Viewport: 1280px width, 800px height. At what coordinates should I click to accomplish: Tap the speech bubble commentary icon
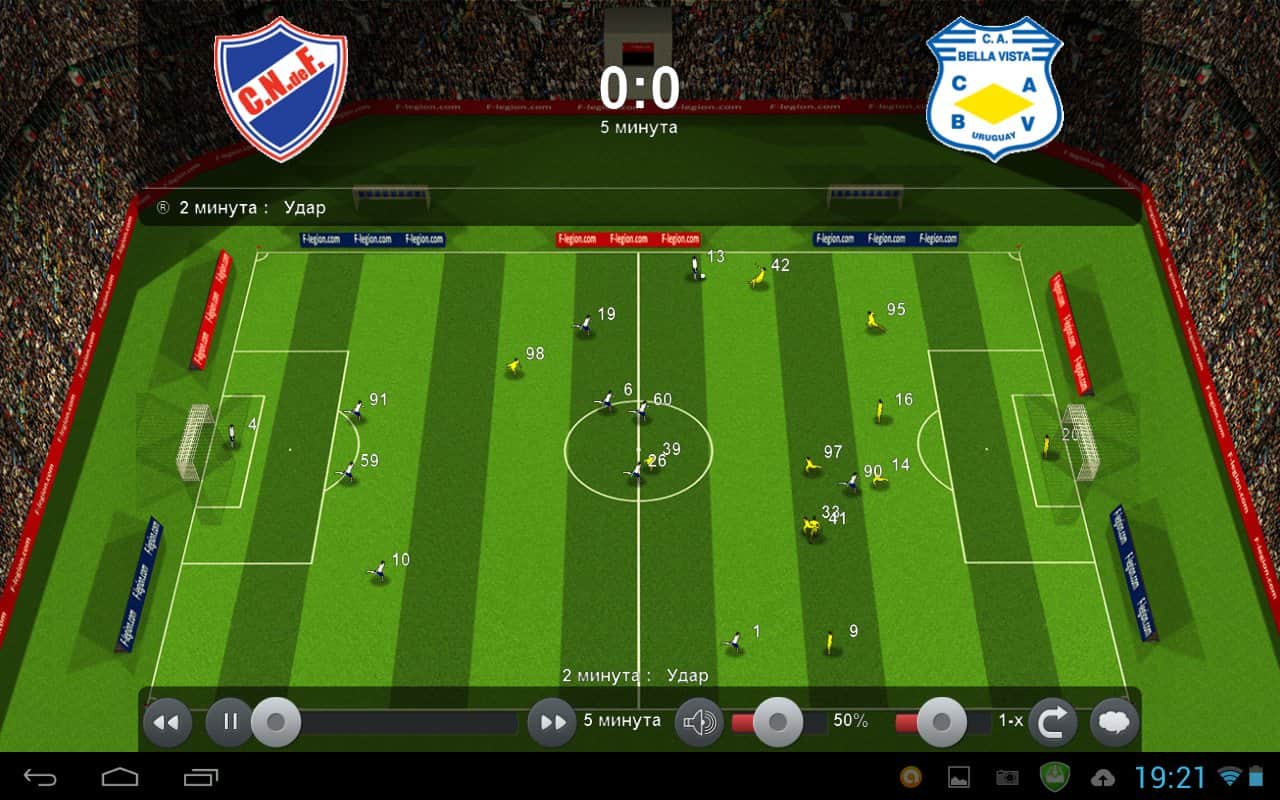[x=1112, y=720]
